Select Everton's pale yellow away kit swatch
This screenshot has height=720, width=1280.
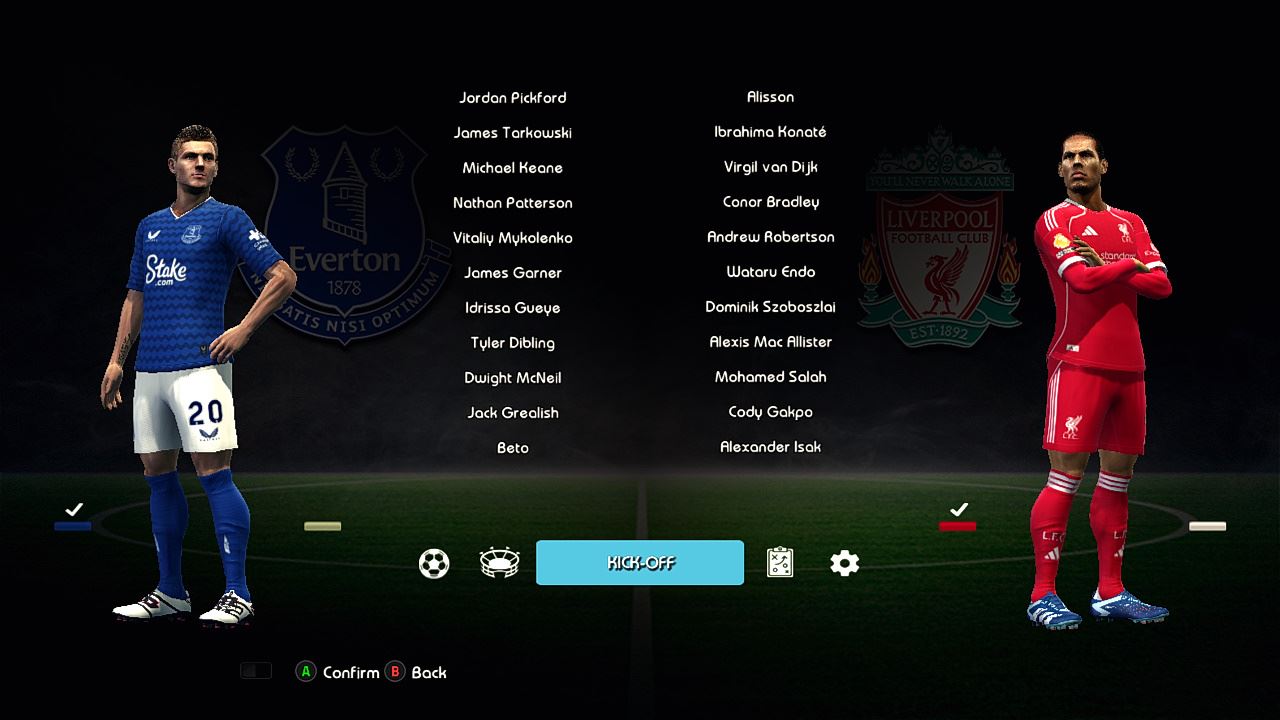[322, 526]
